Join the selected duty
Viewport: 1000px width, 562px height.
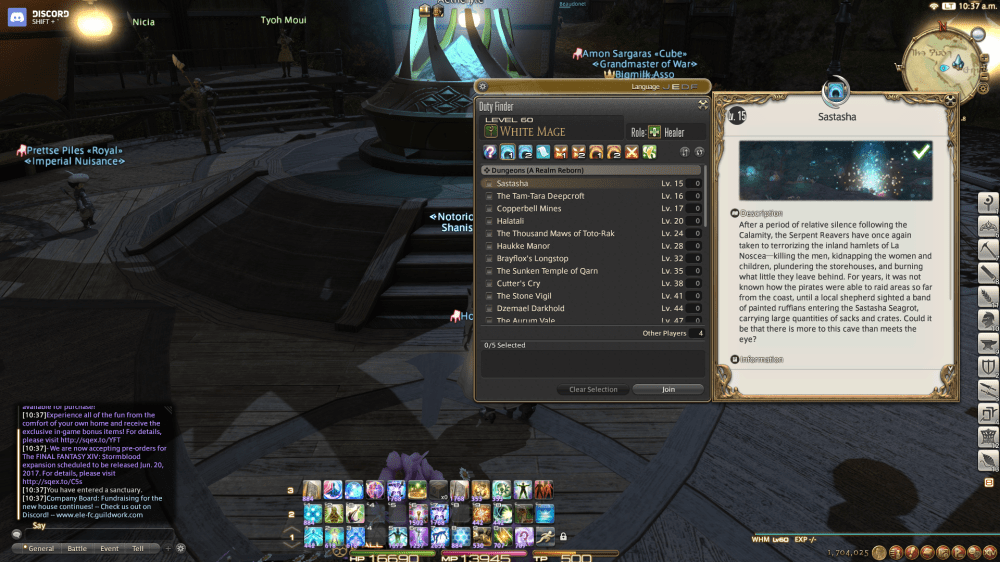[668, 389]
